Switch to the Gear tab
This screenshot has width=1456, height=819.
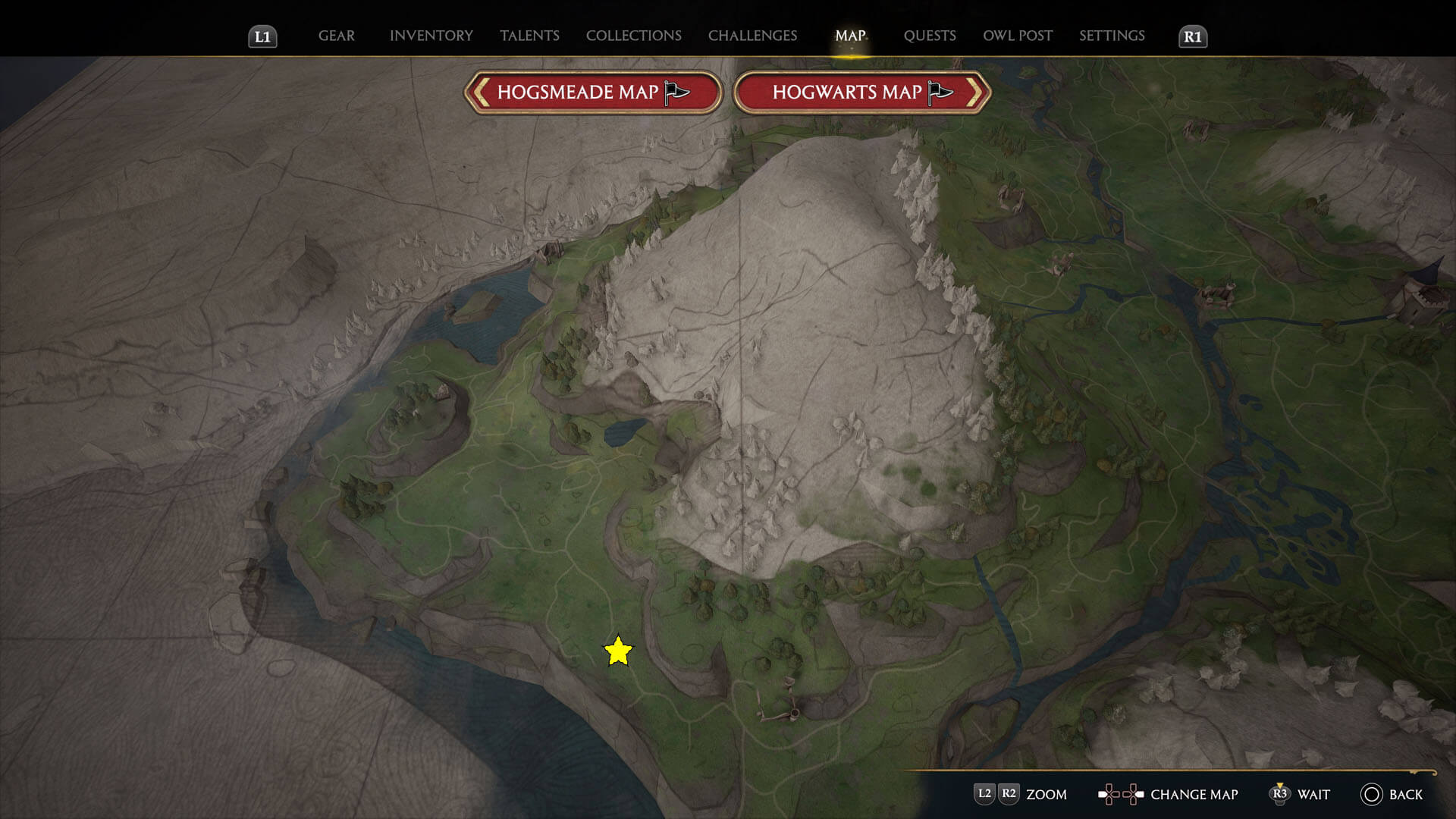(336, 36)
